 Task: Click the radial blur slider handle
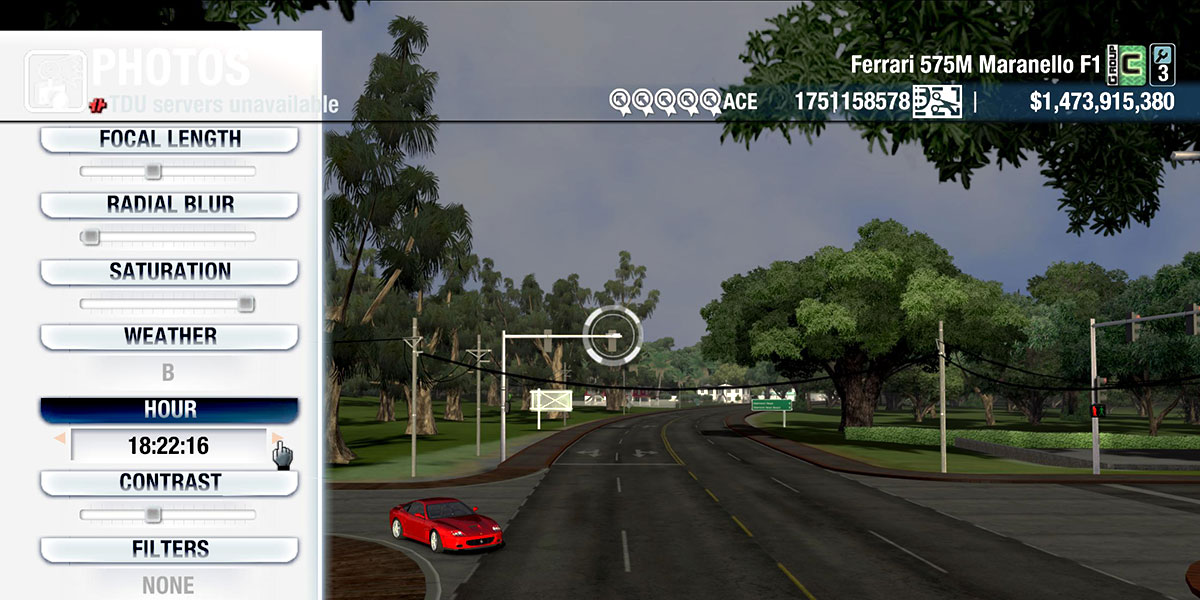90,237
